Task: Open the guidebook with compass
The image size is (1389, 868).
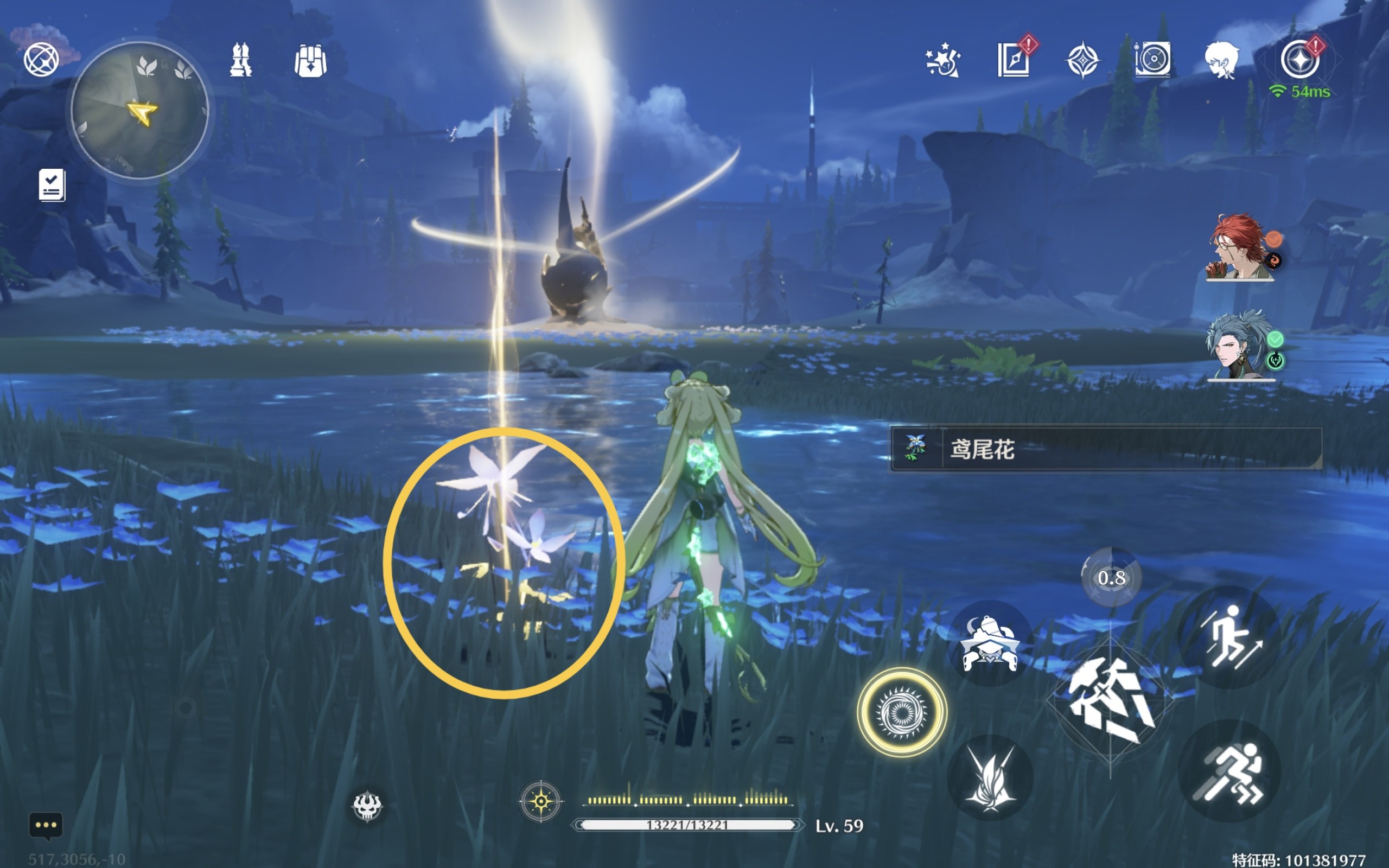Action: click(x=1013, y=60)
